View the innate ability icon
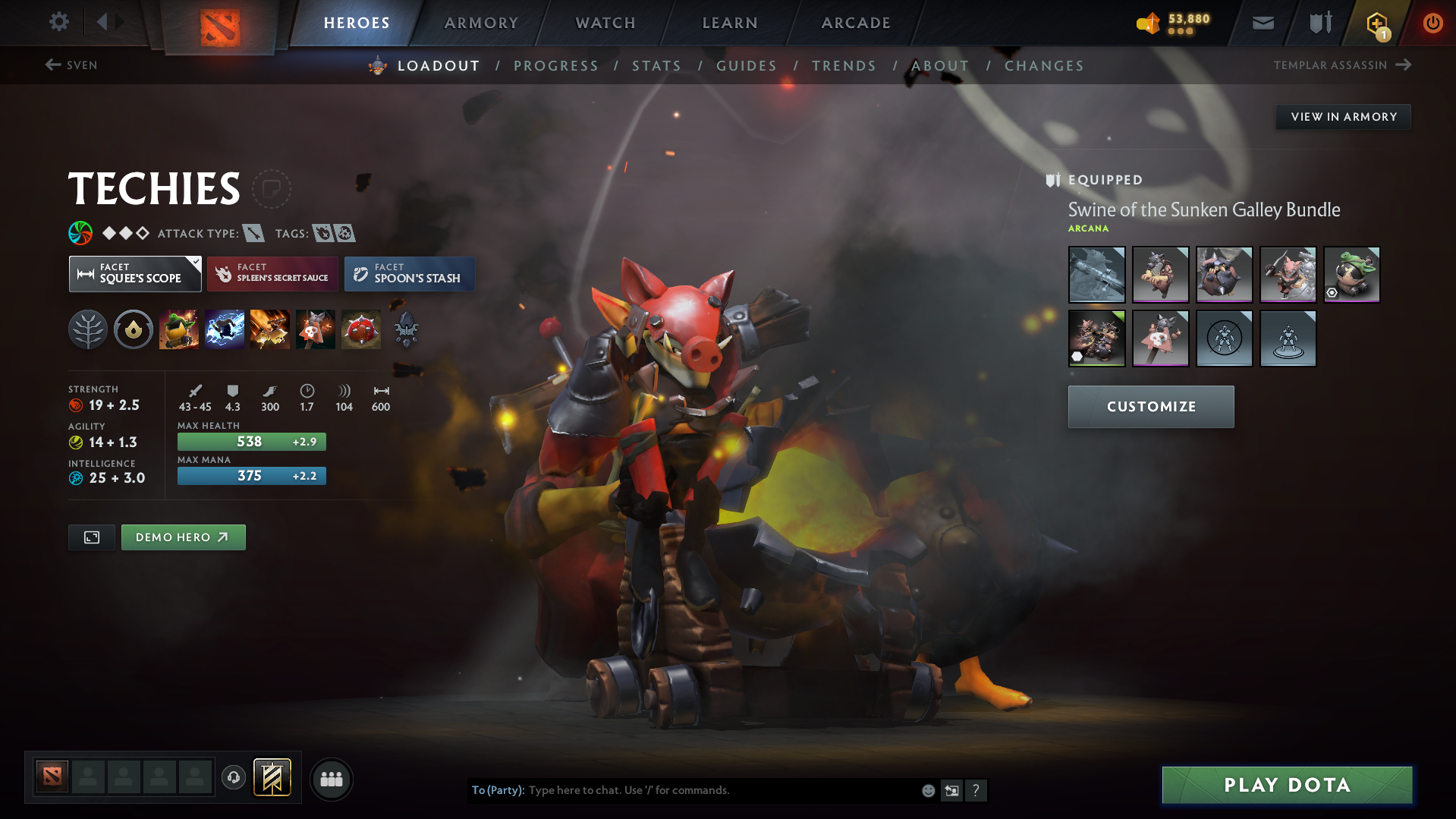This screenshot has width=1456, height=819. pos(133,329)
